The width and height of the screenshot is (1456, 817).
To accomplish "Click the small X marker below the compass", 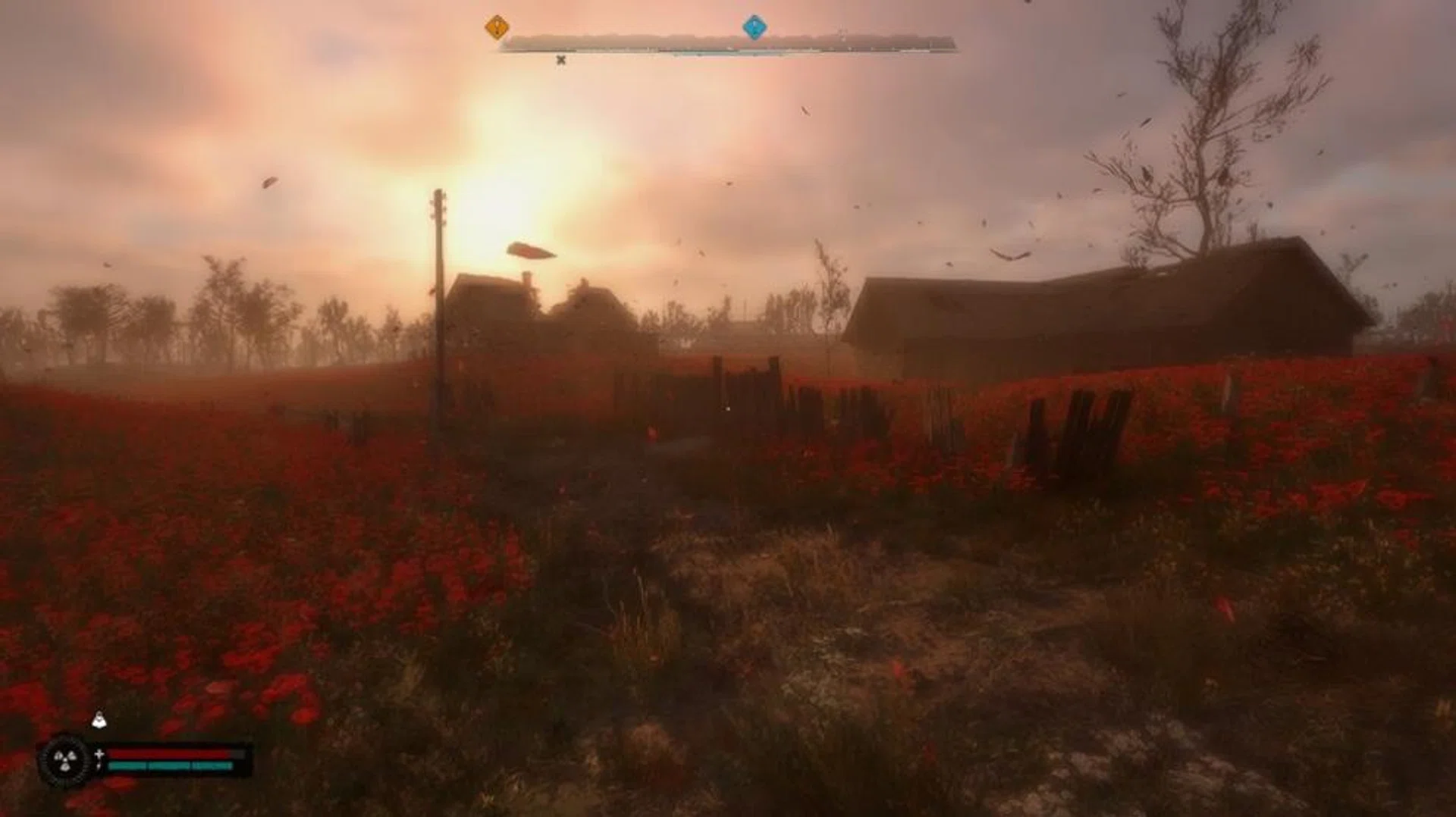I will pos(561,60).
